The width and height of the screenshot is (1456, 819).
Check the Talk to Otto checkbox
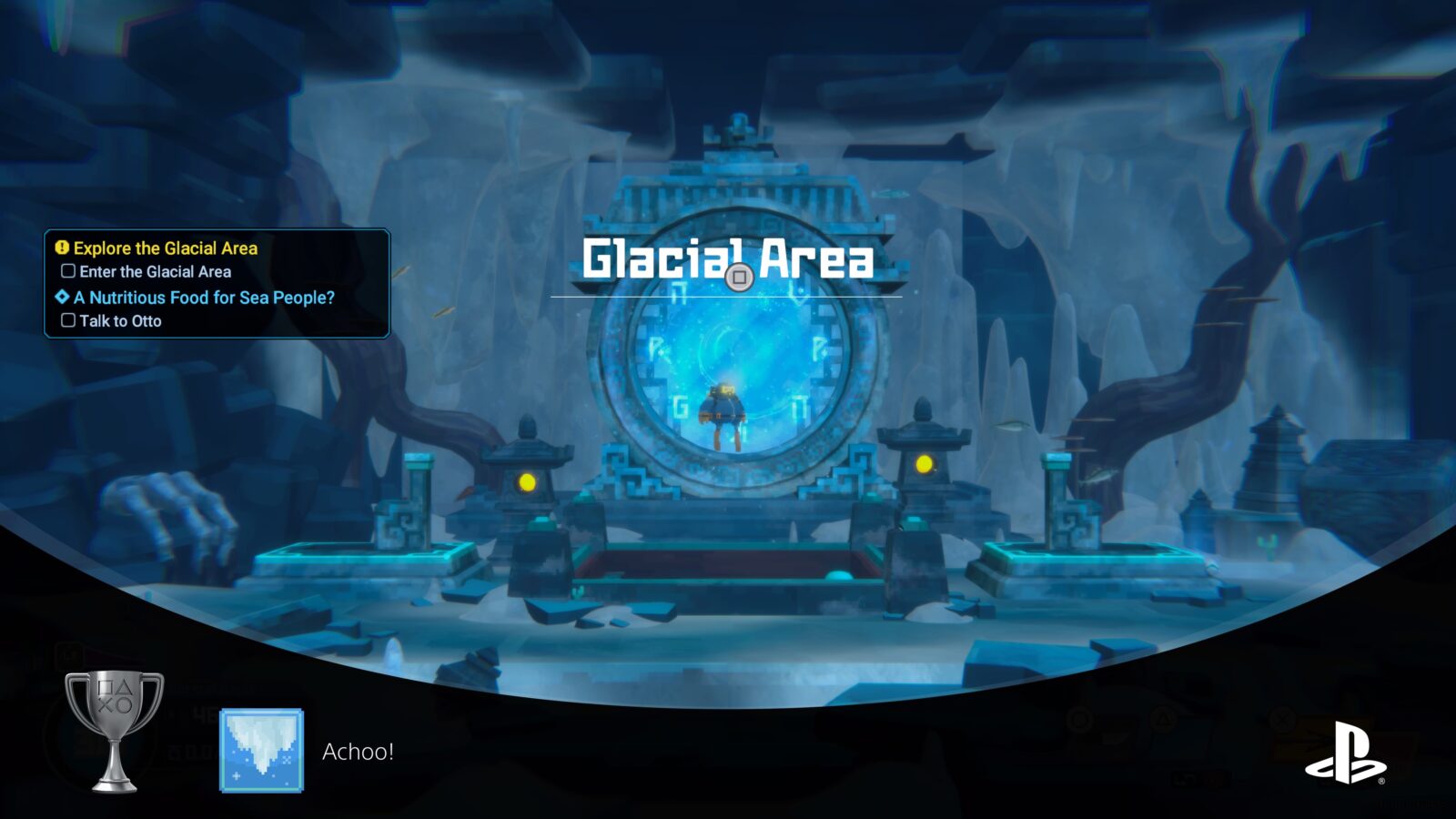(x=67, y=320)
